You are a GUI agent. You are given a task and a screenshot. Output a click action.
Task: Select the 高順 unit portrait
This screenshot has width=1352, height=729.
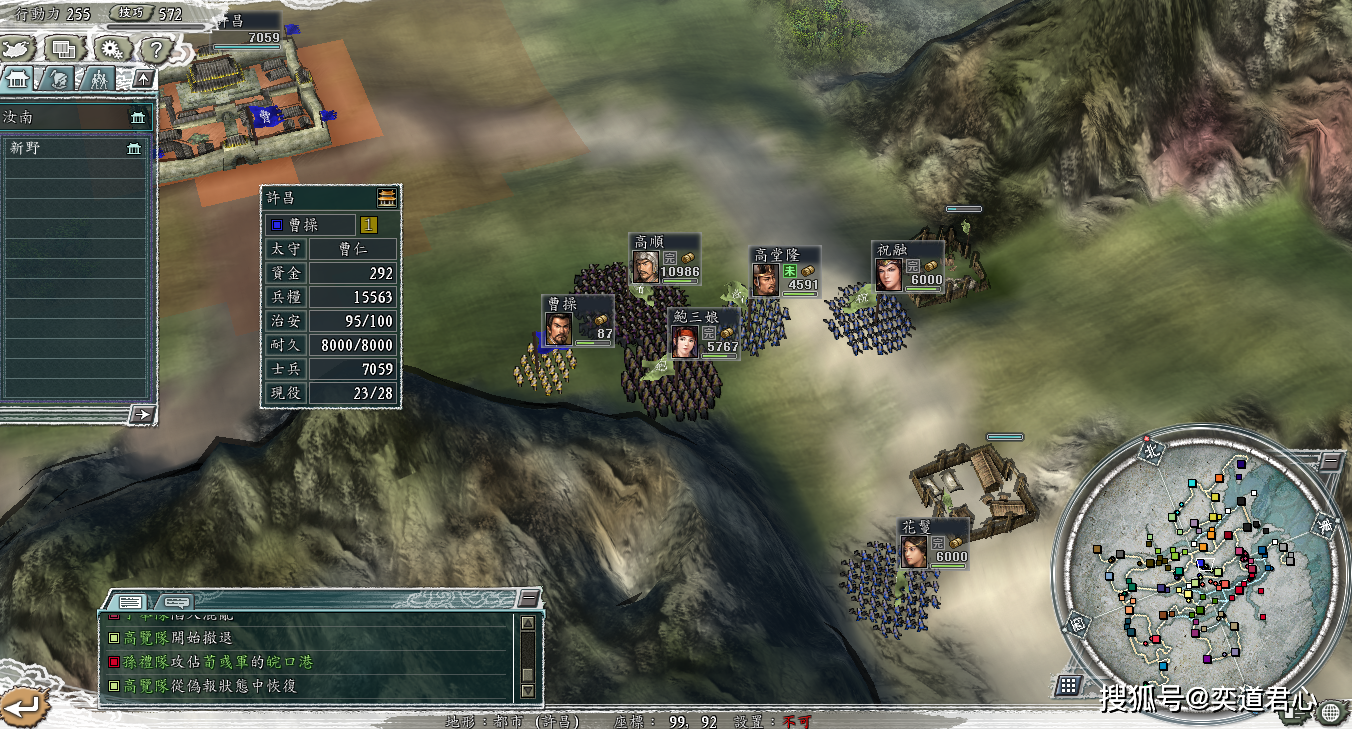point(645,266)
